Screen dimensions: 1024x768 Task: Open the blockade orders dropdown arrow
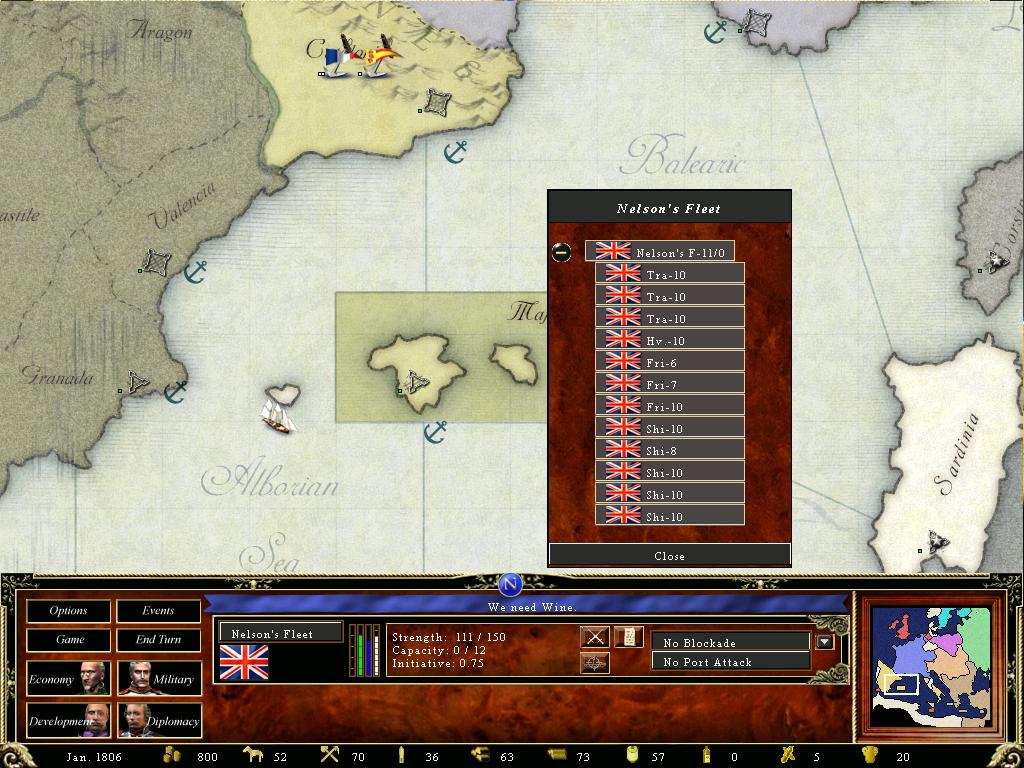[824, 642]
